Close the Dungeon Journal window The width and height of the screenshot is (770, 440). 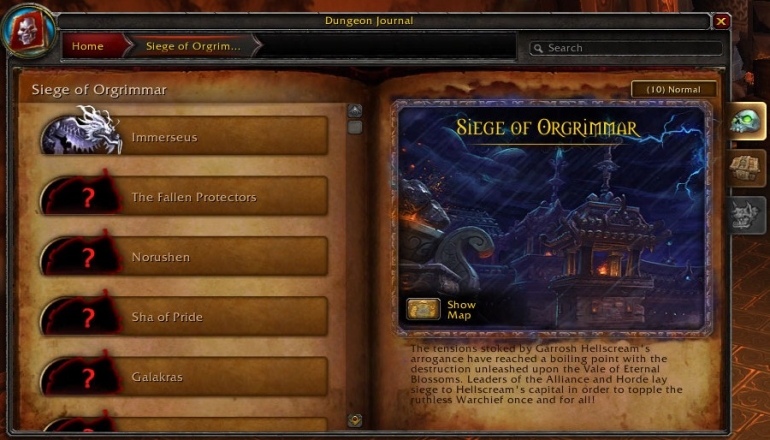coord(721,21)
